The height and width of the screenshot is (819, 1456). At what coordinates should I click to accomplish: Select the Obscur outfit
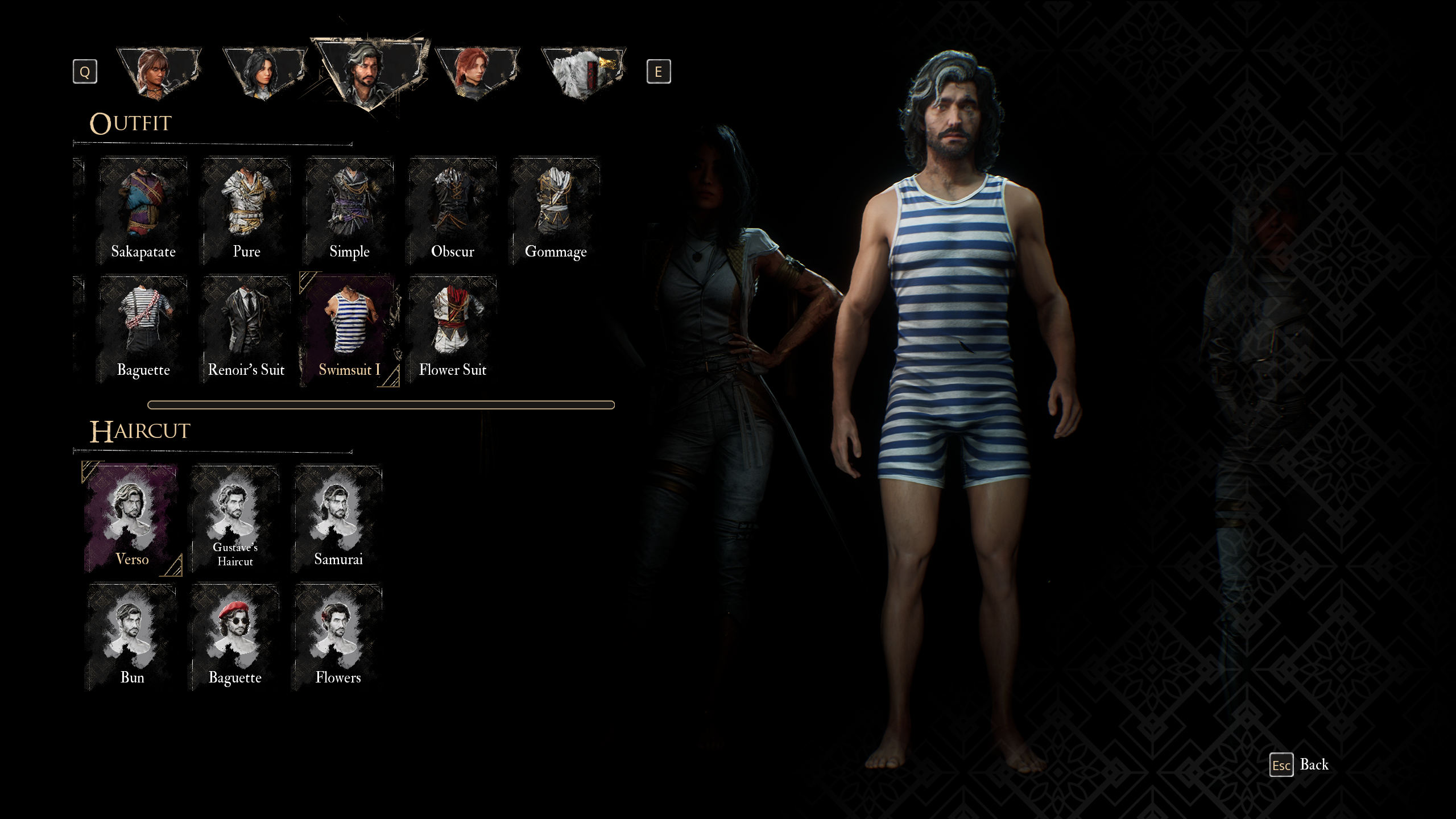452,211
